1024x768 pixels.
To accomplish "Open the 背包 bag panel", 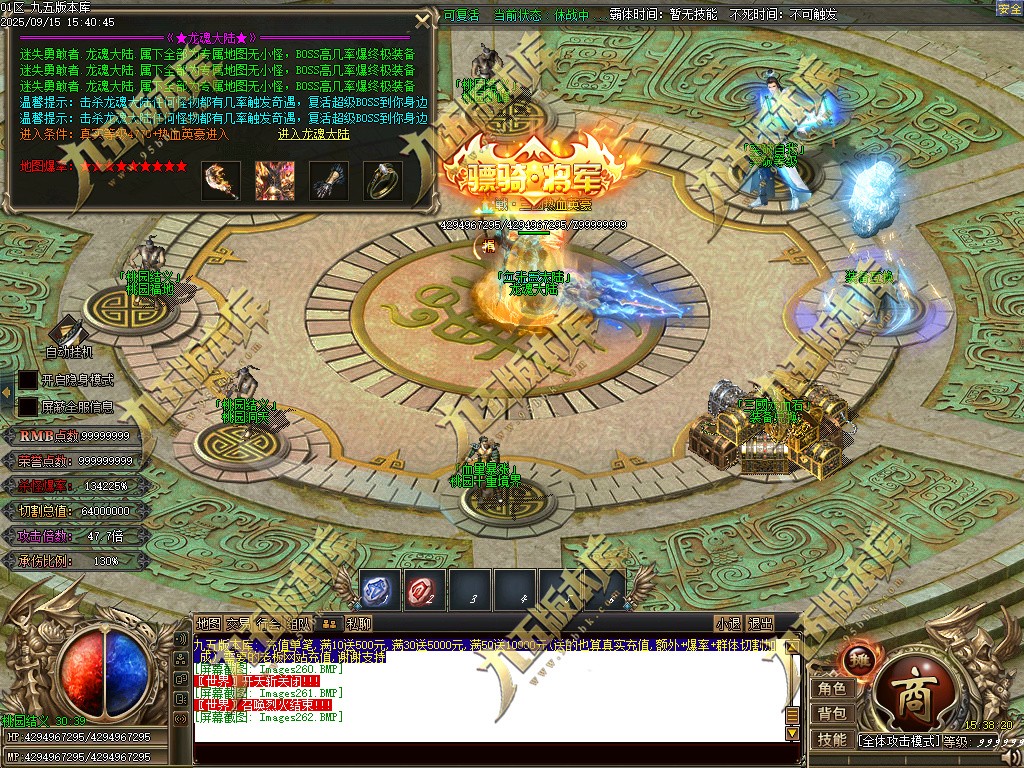I will tap(831, 713).
